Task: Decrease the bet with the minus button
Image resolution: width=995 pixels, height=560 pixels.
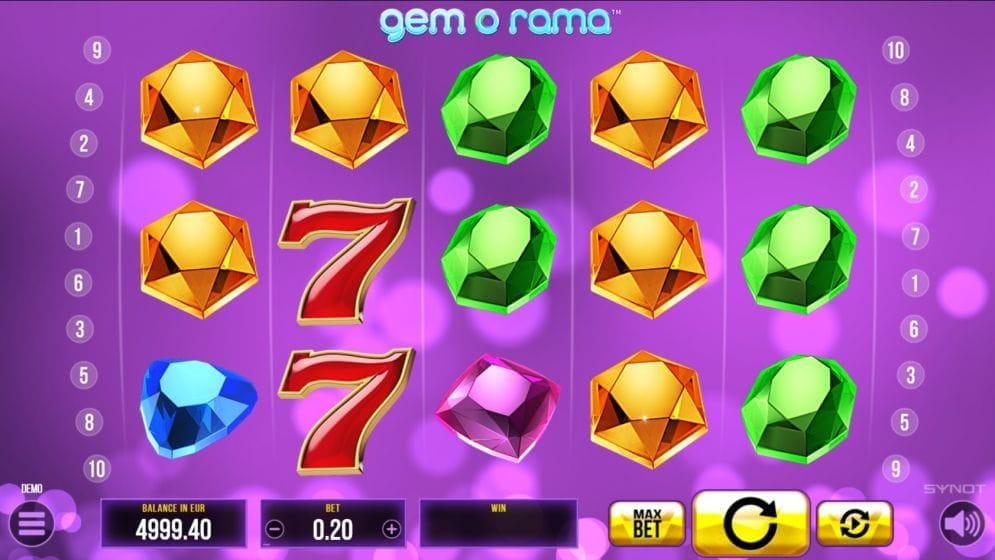Action: coord(276,529)
